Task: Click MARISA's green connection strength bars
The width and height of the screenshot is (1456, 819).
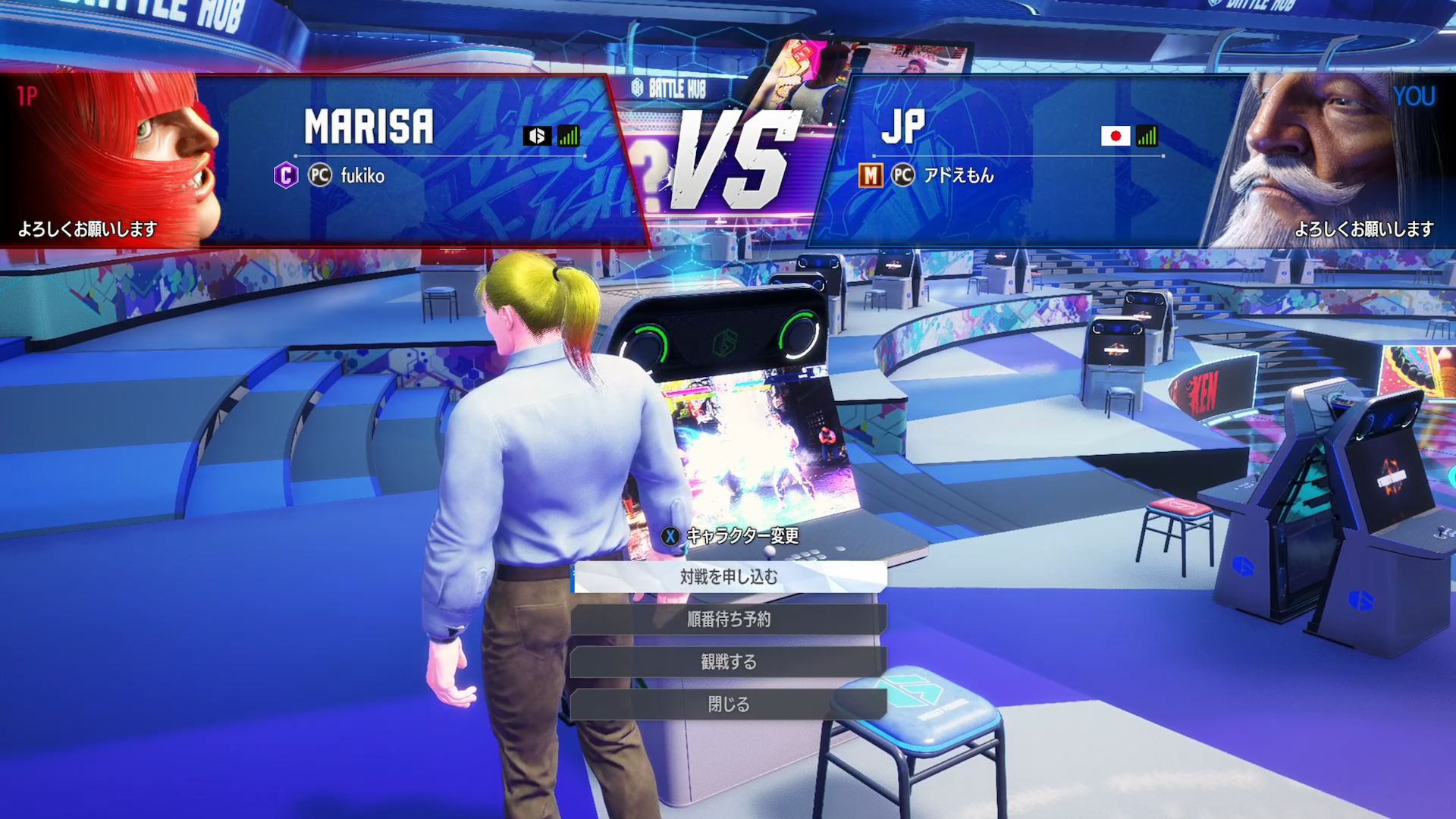Action: click(x=568, y=136)
